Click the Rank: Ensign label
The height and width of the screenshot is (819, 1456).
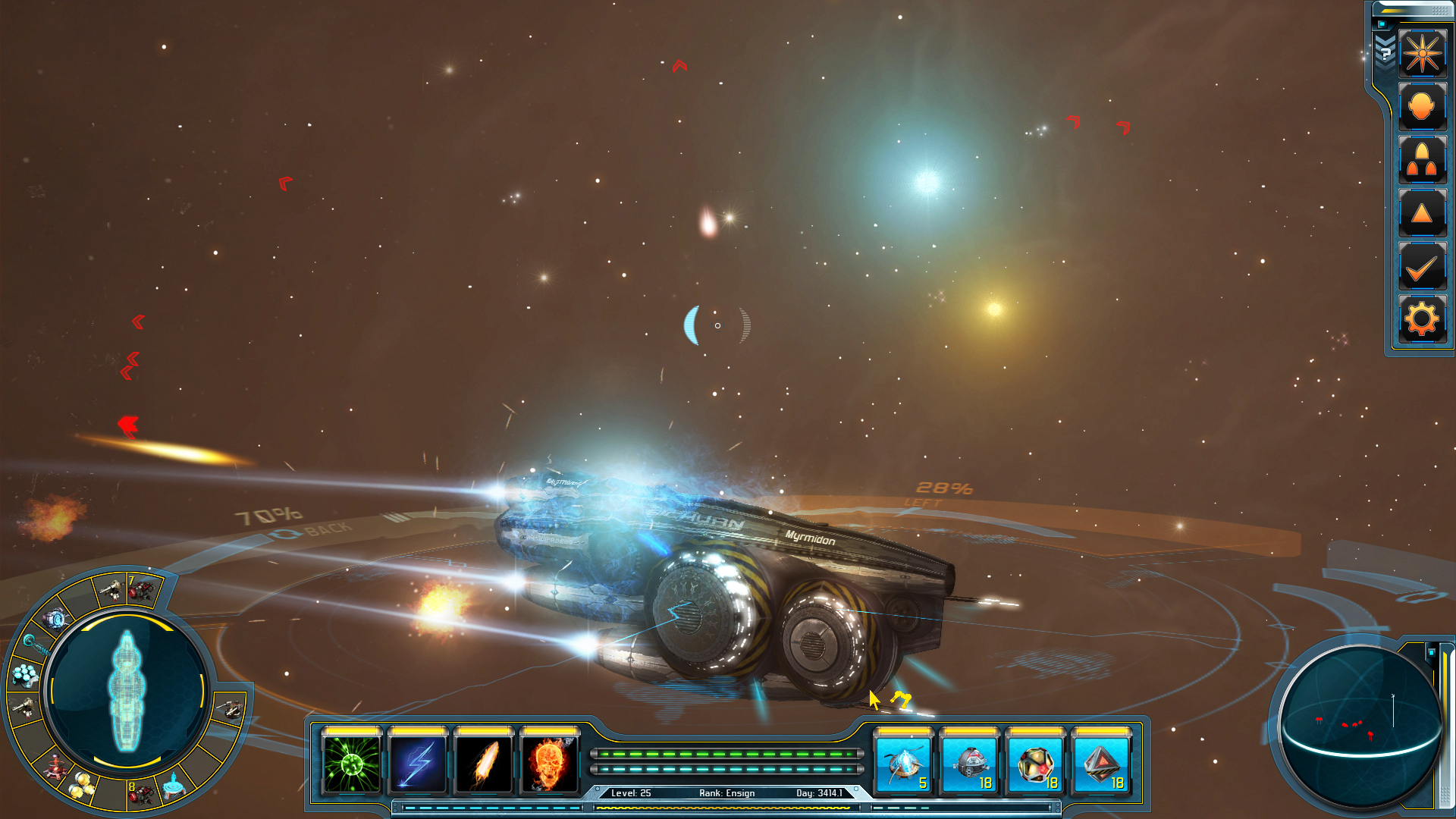tap(726, 792)
